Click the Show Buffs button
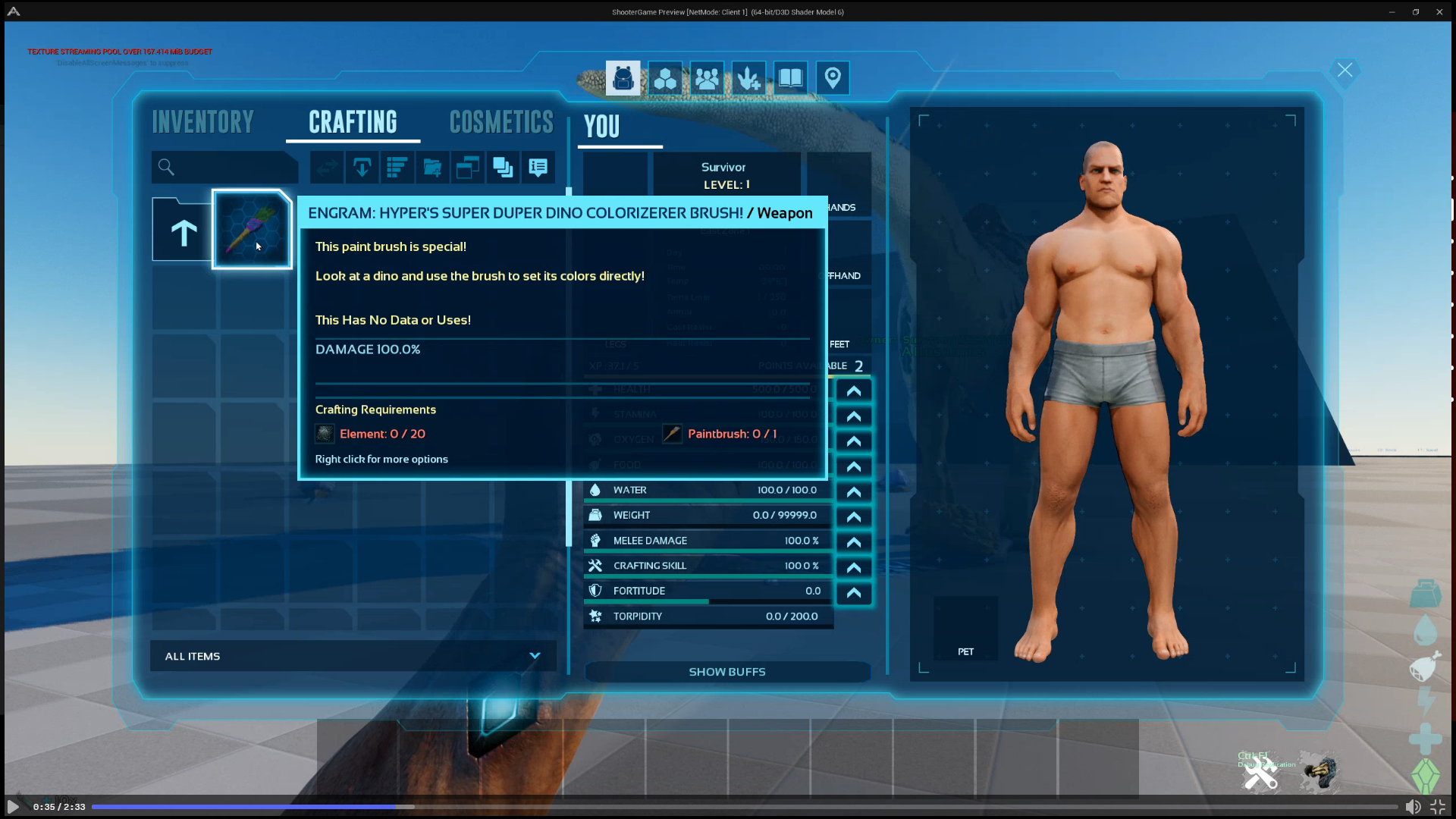1456x819 pixels. pos(726,672)
